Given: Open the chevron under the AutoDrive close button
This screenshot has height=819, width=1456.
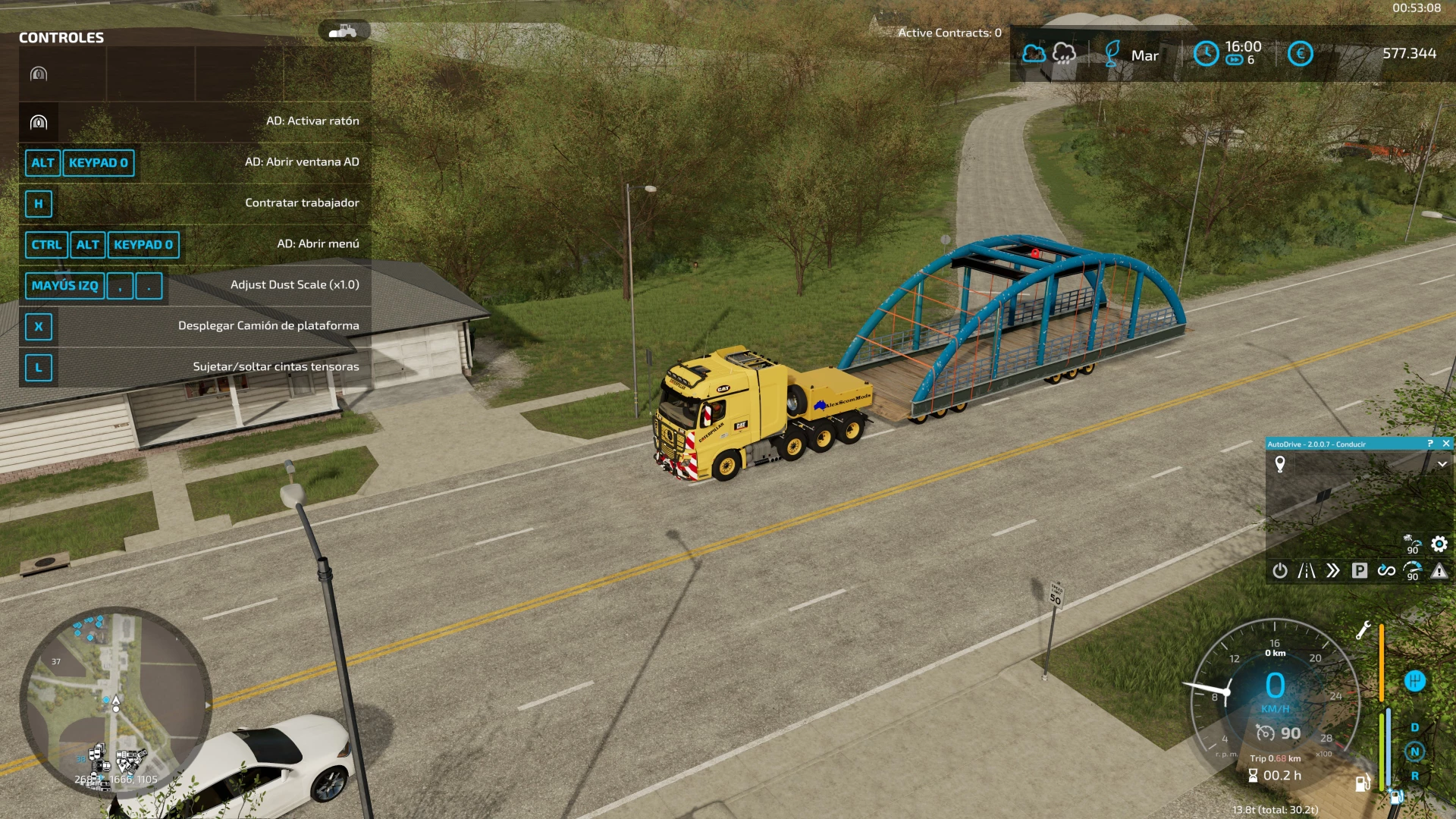Looking at the screenshot, I should tap(1442, 464).
